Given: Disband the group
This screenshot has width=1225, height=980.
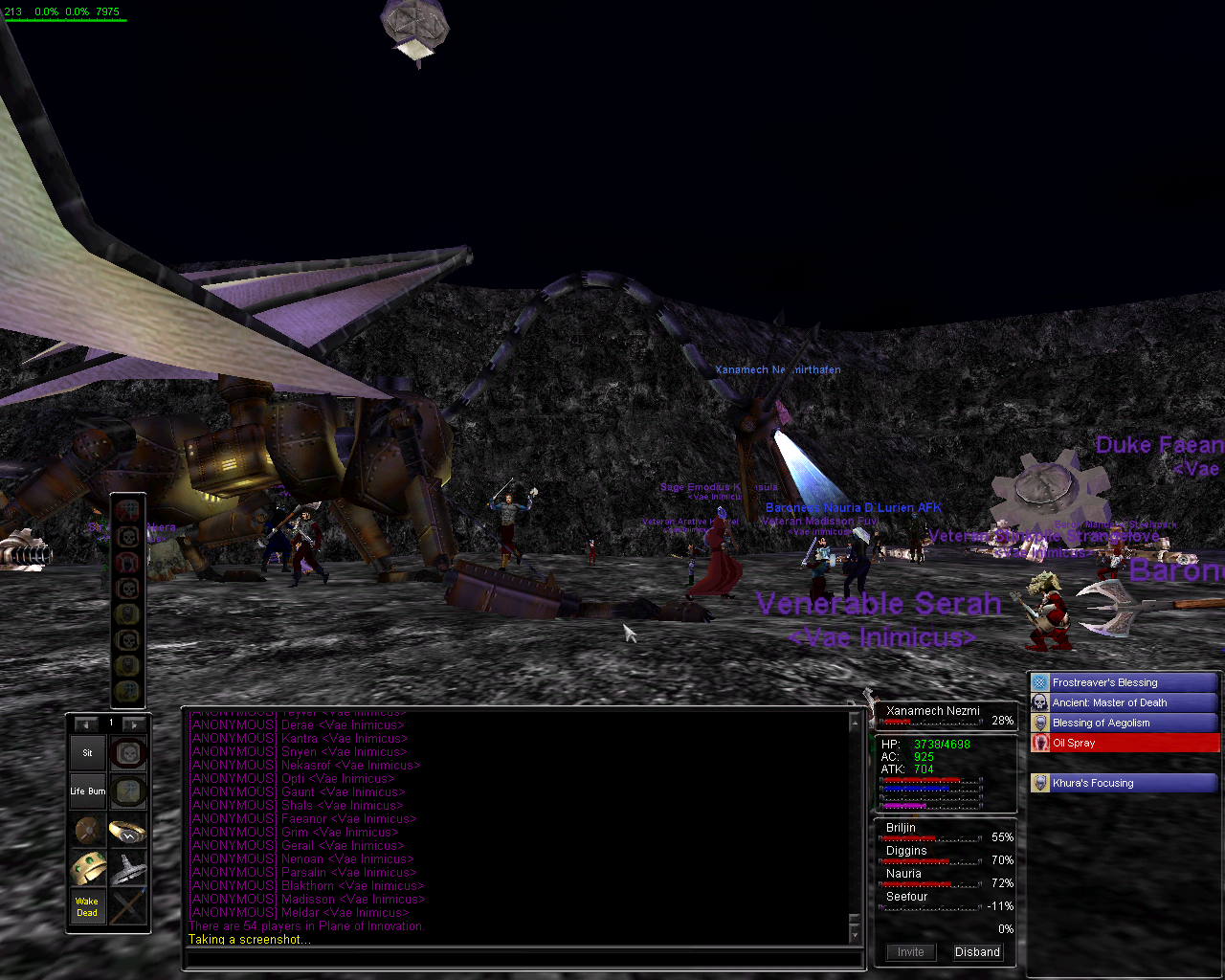Looking at the screenshot, I should [977, 952].
